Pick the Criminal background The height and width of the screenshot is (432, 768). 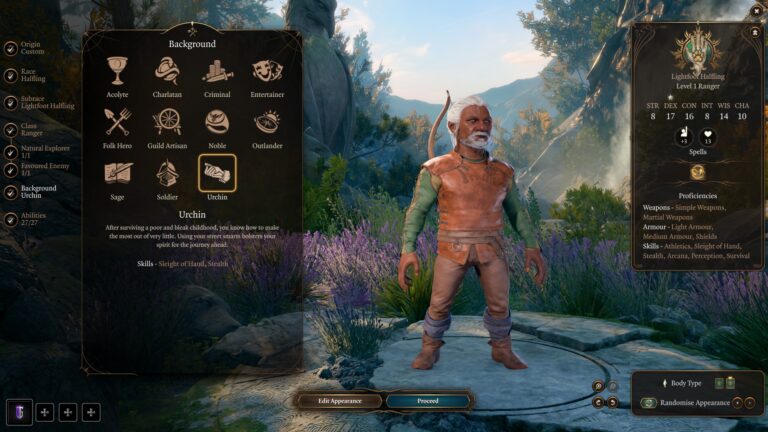[x=217, y=71]
